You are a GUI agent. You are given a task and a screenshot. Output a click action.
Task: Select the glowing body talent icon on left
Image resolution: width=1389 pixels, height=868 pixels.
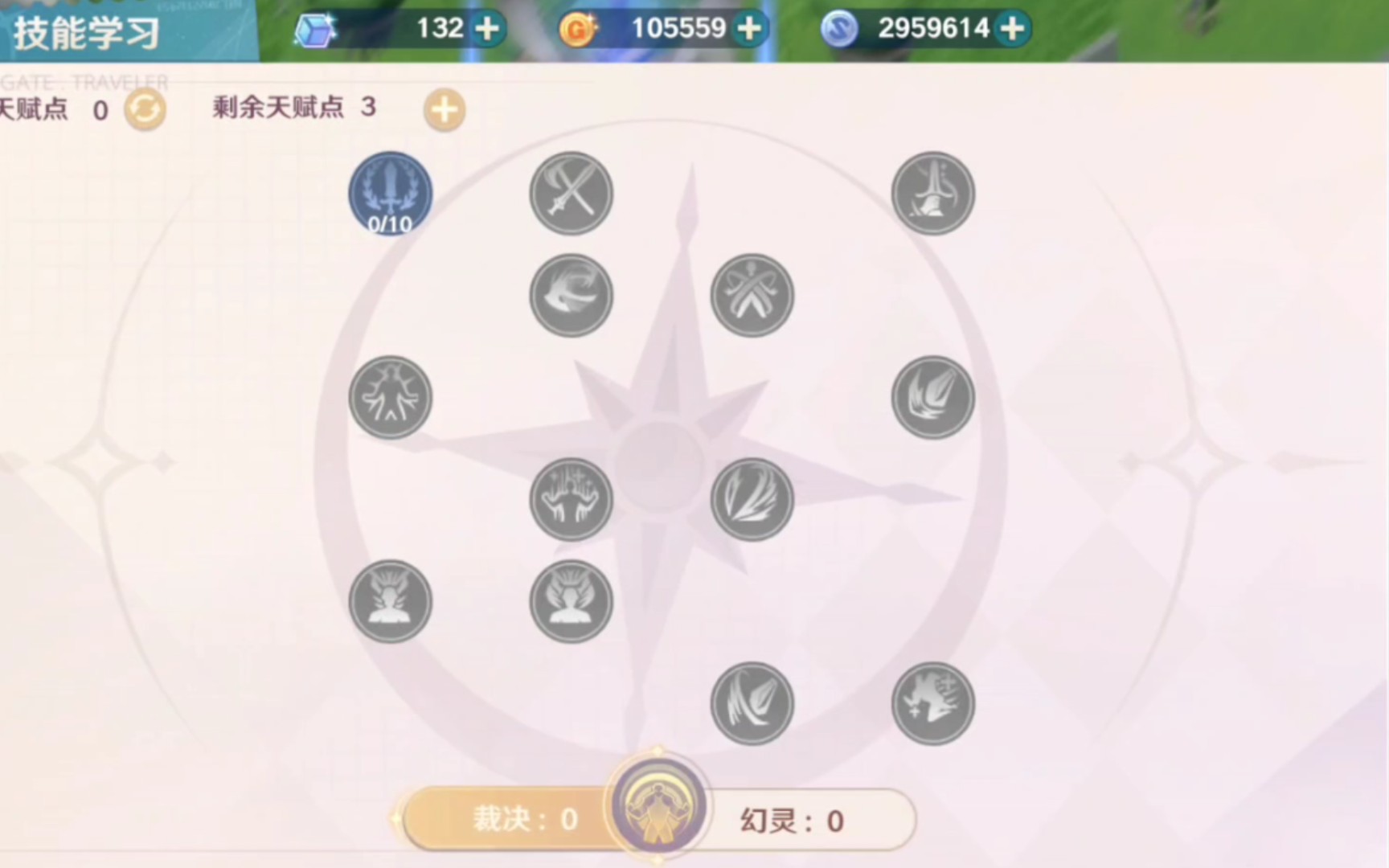(x=390, y=398)
